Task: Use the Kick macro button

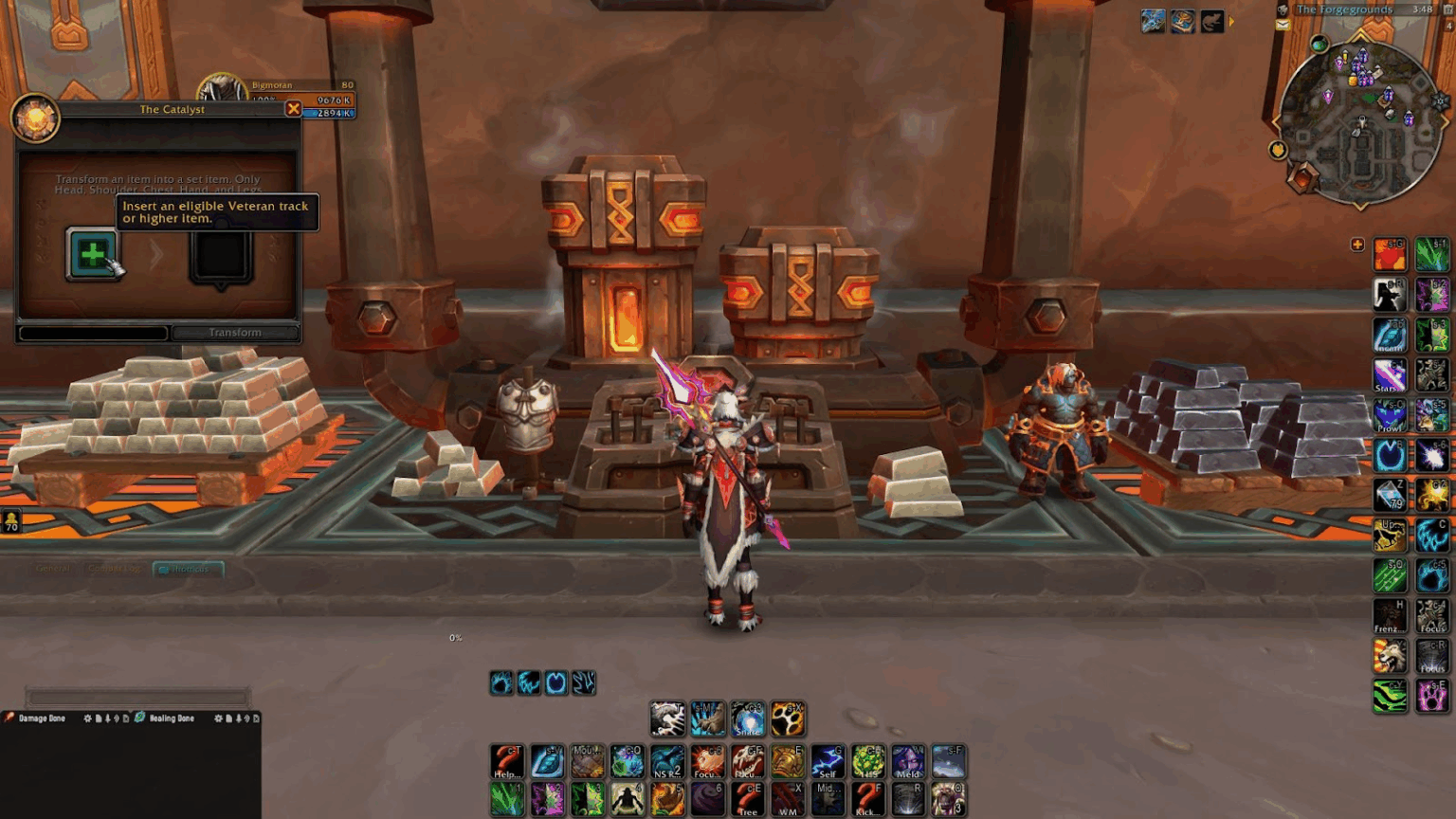Action: click(867, 799)
